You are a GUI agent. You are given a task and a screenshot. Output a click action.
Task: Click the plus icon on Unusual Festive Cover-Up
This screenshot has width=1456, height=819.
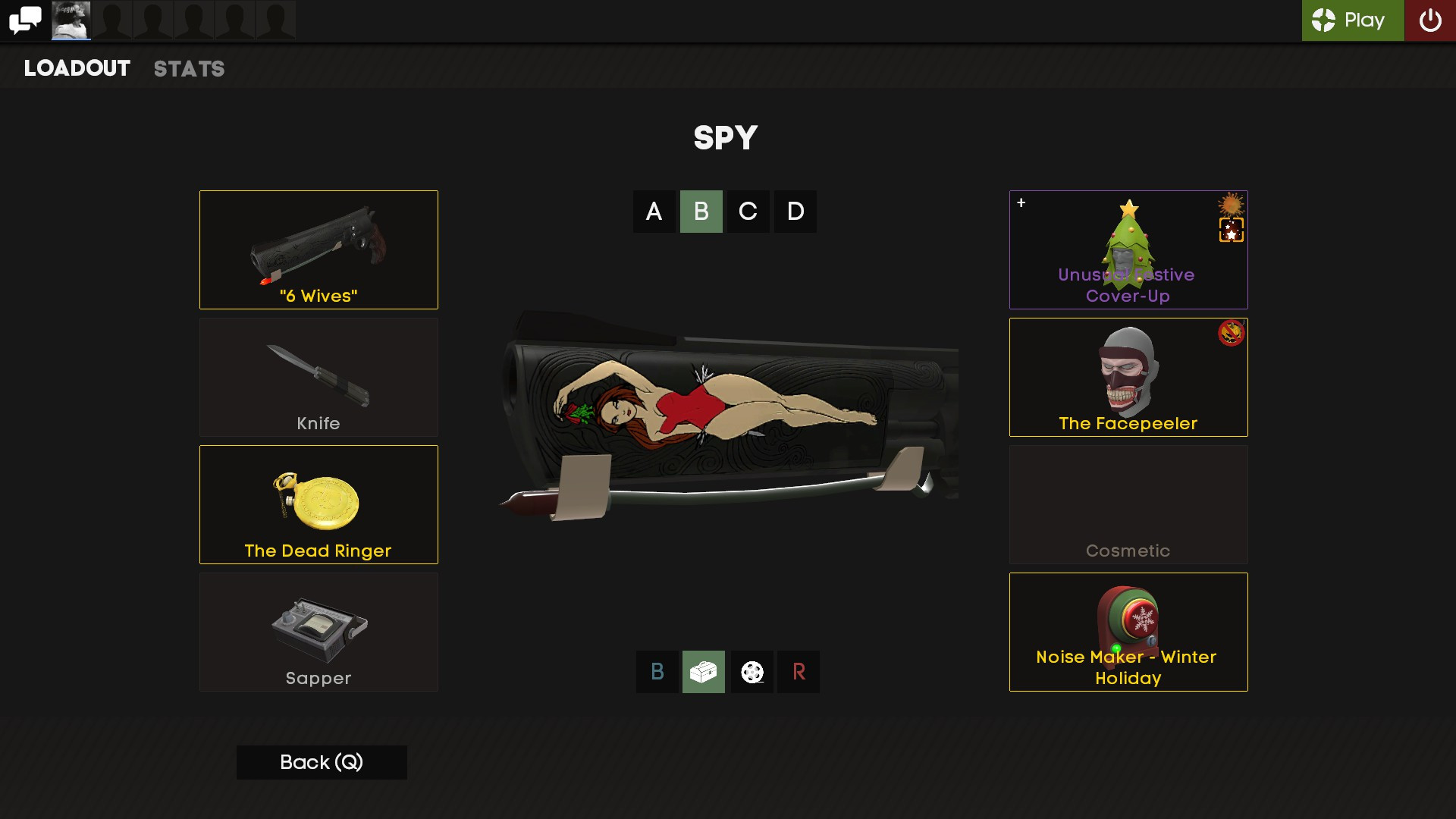(x=1022, y=202)
